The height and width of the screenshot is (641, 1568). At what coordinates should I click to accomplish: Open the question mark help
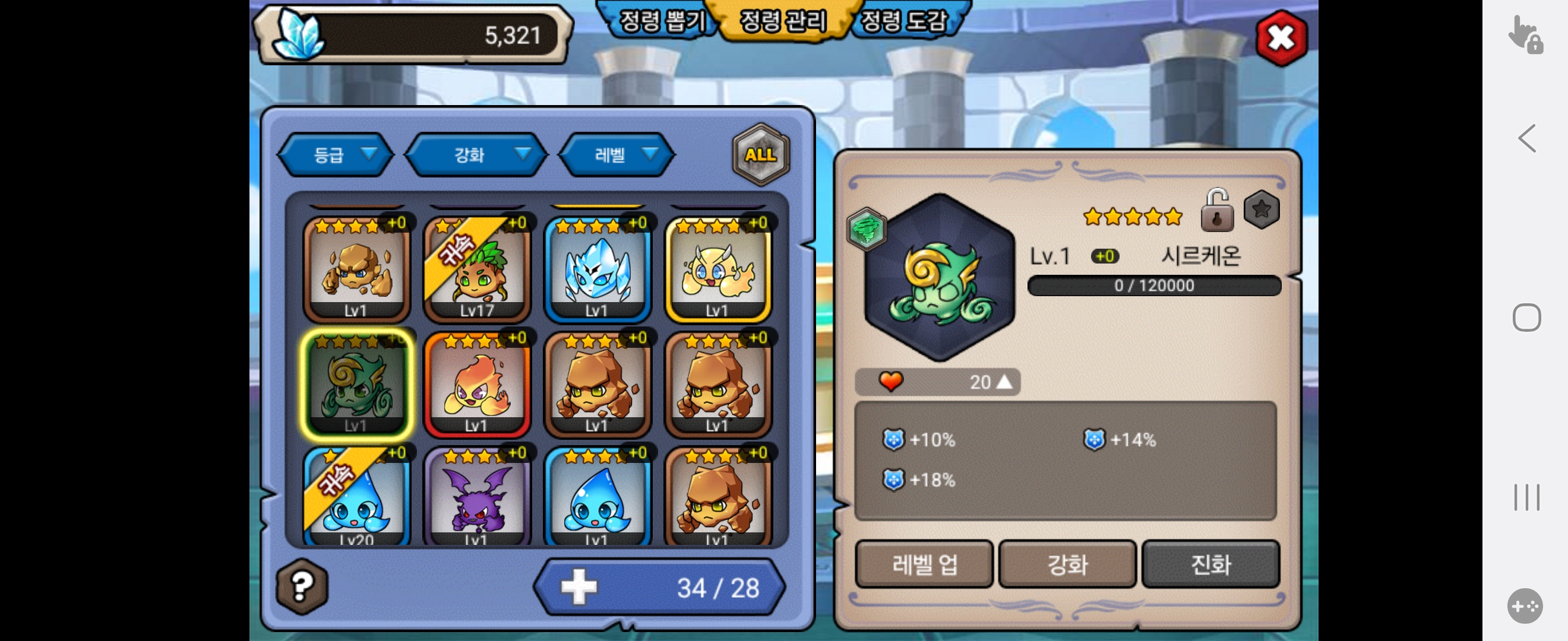302,586
